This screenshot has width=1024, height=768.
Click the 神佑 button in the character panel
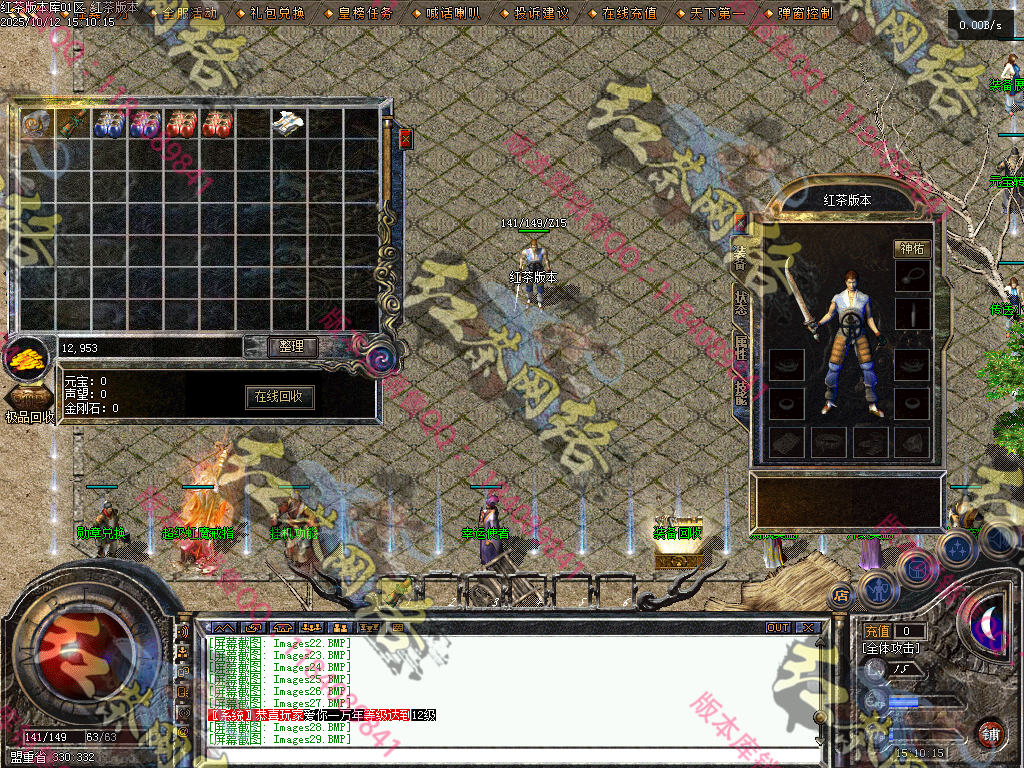(x=911, y=249)
